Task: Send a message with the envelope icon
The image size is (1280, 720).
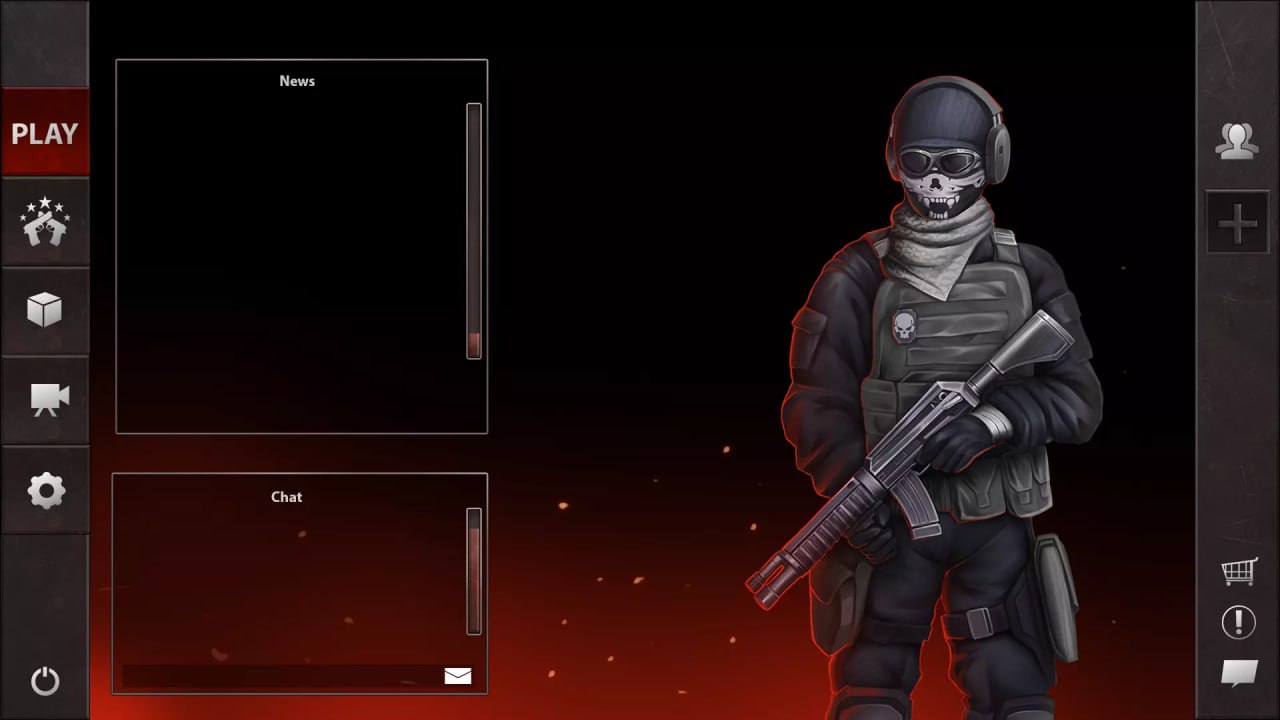Action: coord(457,675)
